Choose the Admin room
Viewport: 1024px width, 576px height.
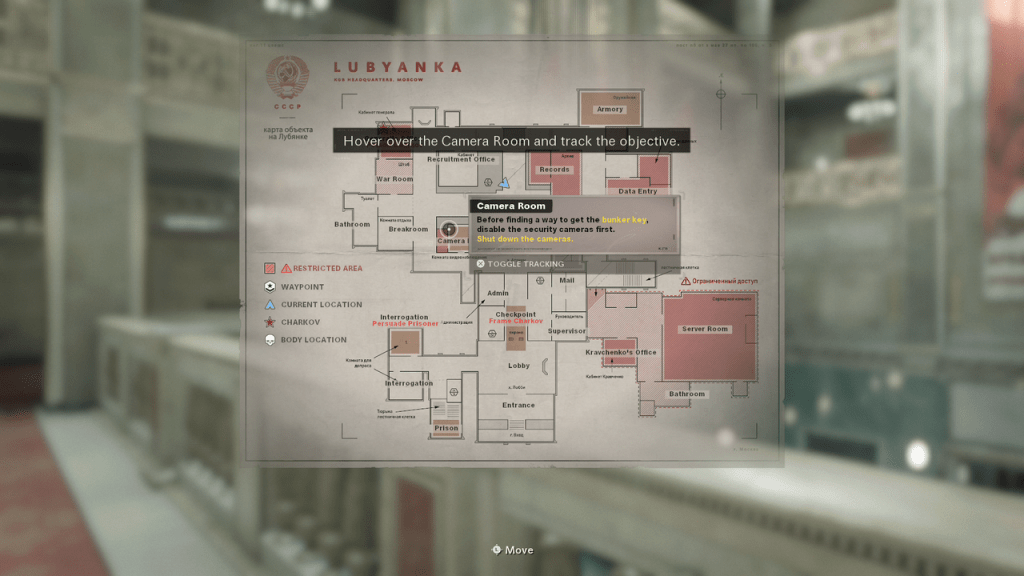coord(497,293)
